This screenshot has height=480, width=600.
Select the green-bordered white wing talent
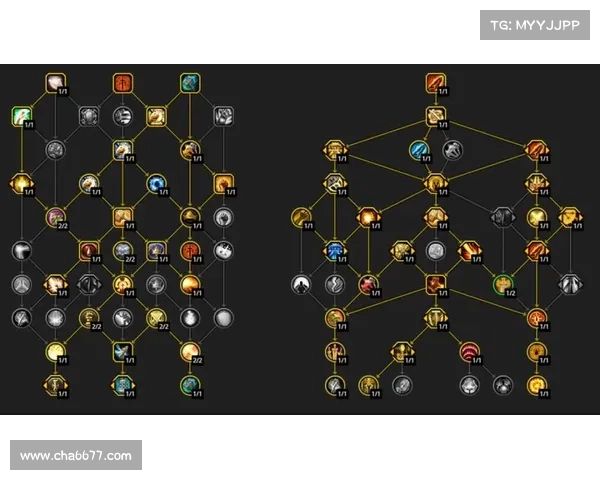[21, 117]
